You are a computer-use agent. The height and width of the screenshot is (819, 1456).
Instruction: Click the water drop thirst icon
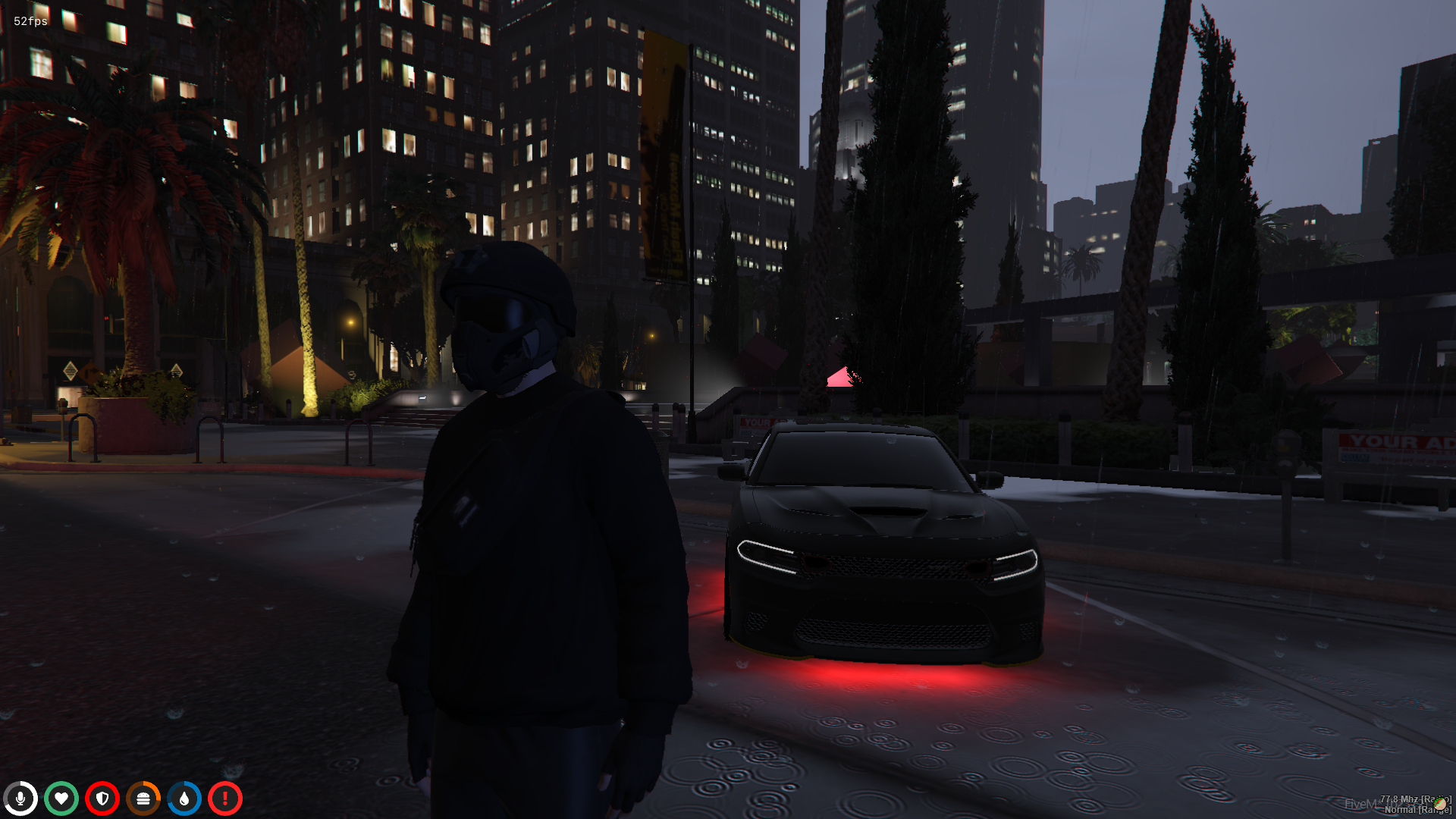coord(184,799)
